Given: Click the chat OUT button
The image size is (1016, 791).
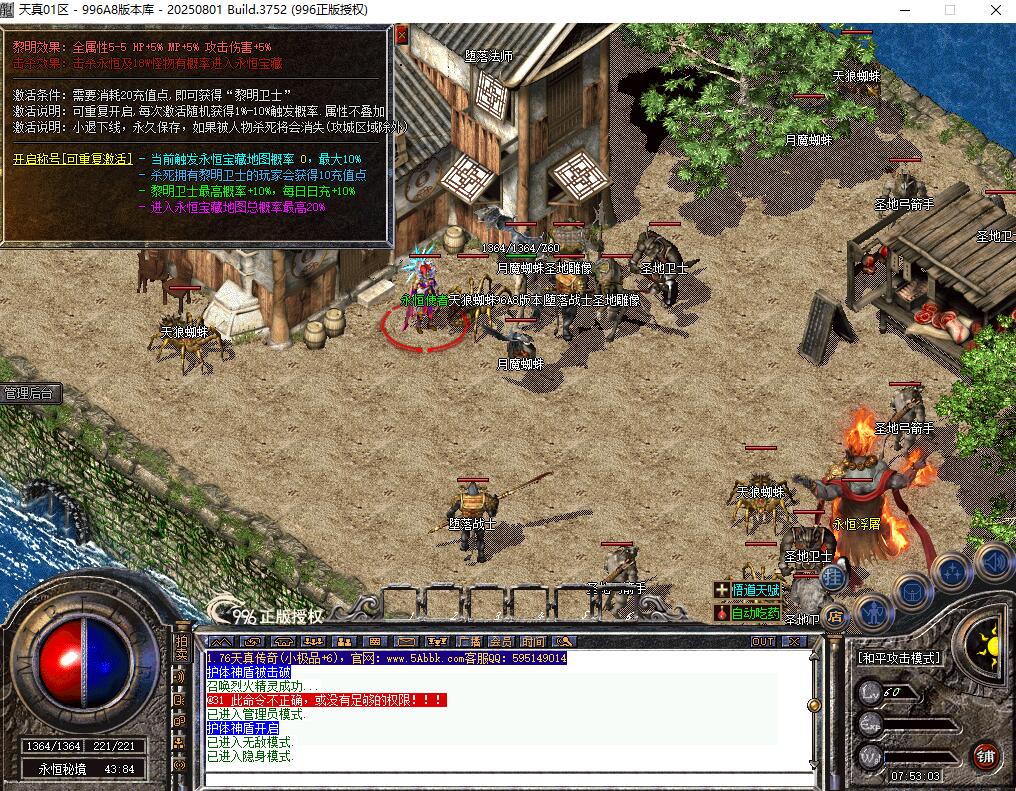Looking at the screenshot, I should coord(763,642).
